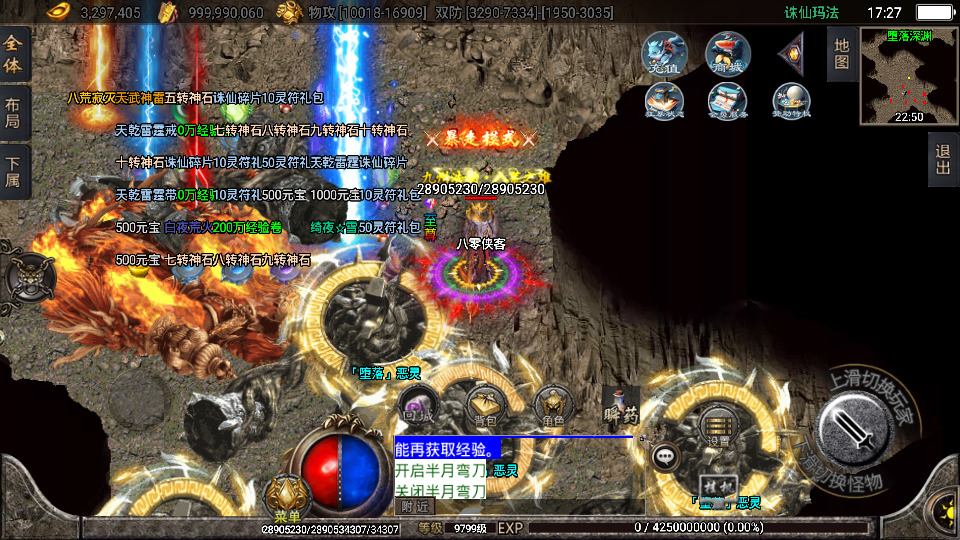Use the 瞬药 instant potion
This screenshot has height=540, width=960.
click(x=620, y=404)
